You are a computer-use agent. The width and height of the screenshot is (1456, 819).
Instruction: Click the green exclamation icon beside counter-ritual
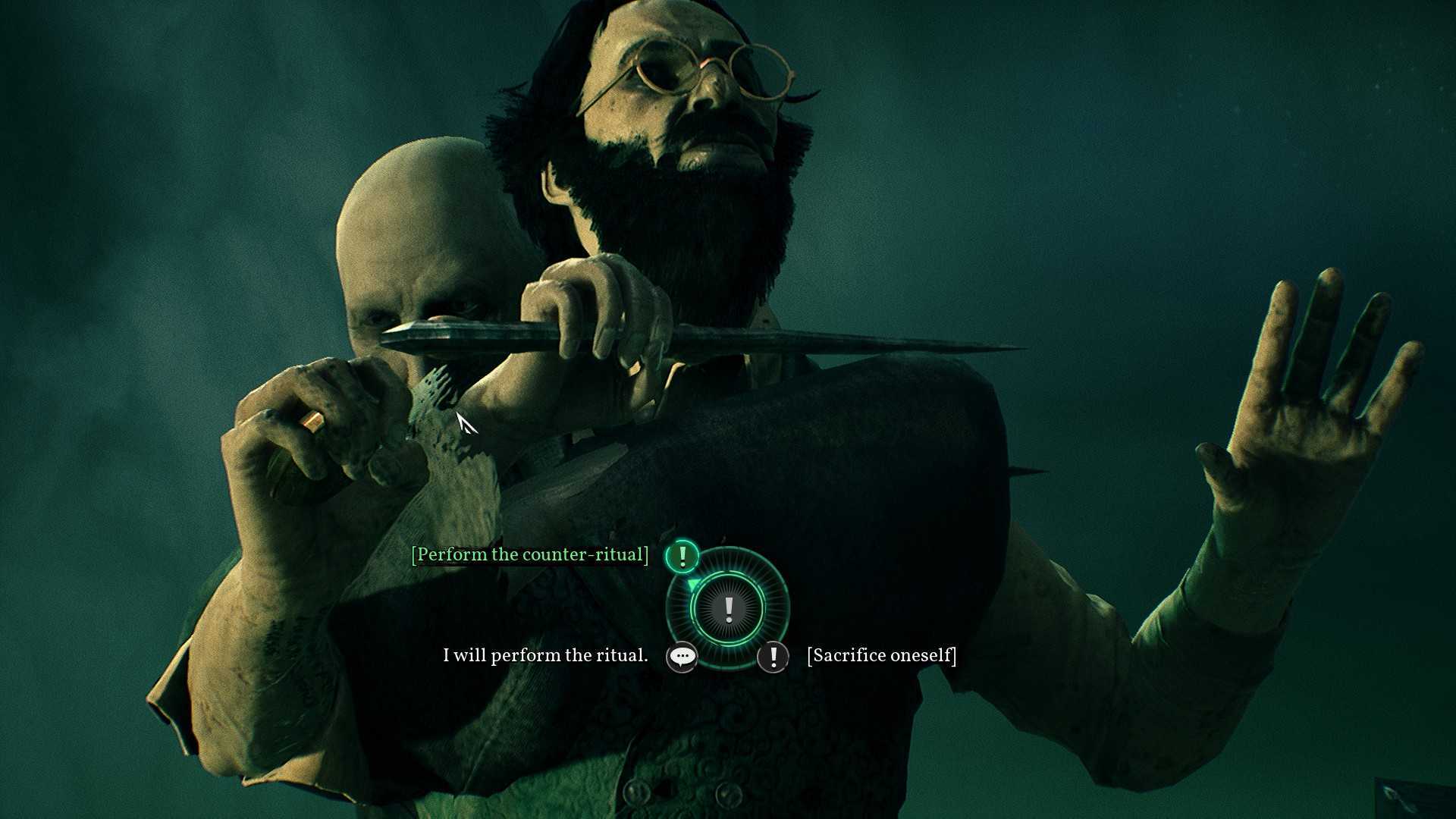tap(682, 557)
